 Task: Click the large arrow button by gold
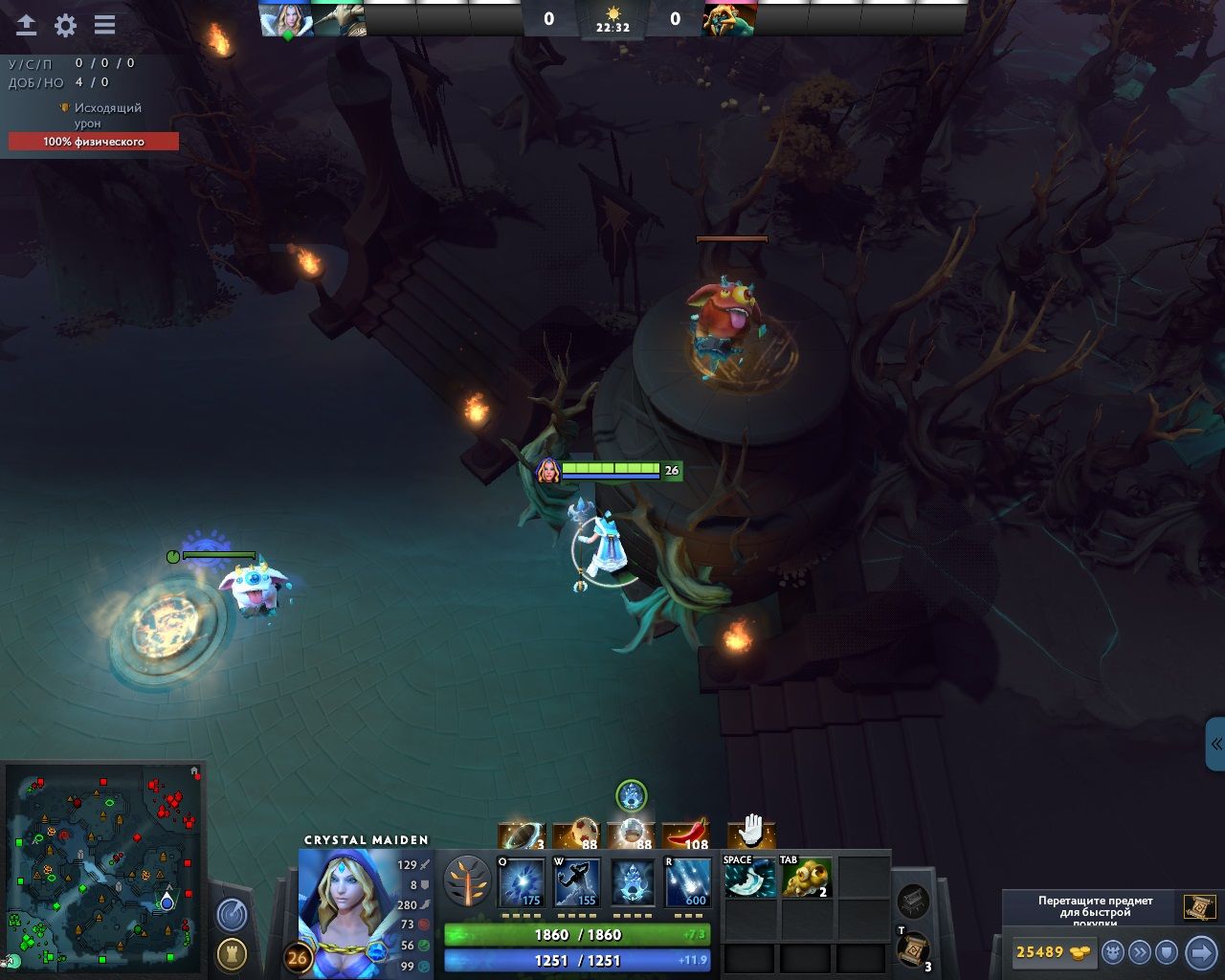(x=1200, y=952)
